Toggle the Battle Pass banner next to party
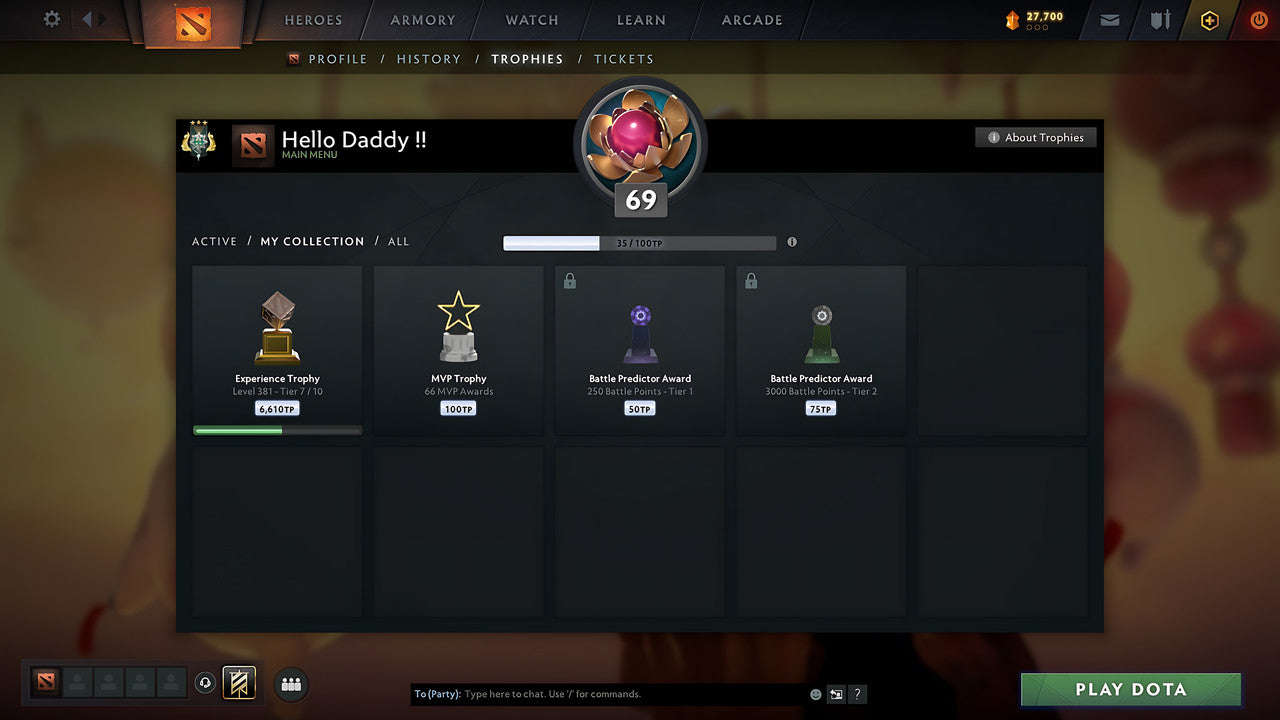Viewport: 1280px width, 720px height. (237, 683)
